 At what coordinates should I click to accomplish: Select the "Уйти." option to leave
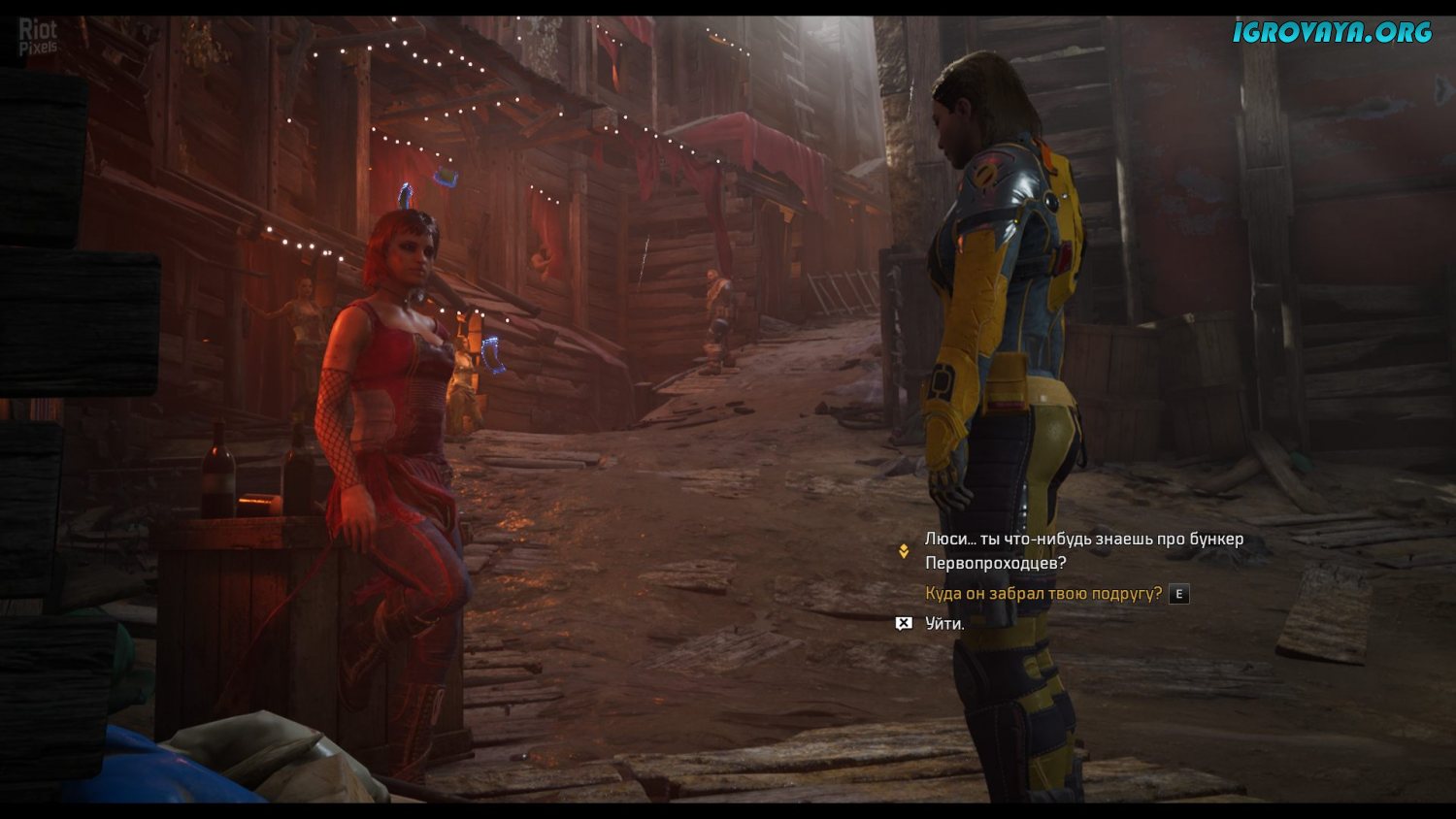944,624
